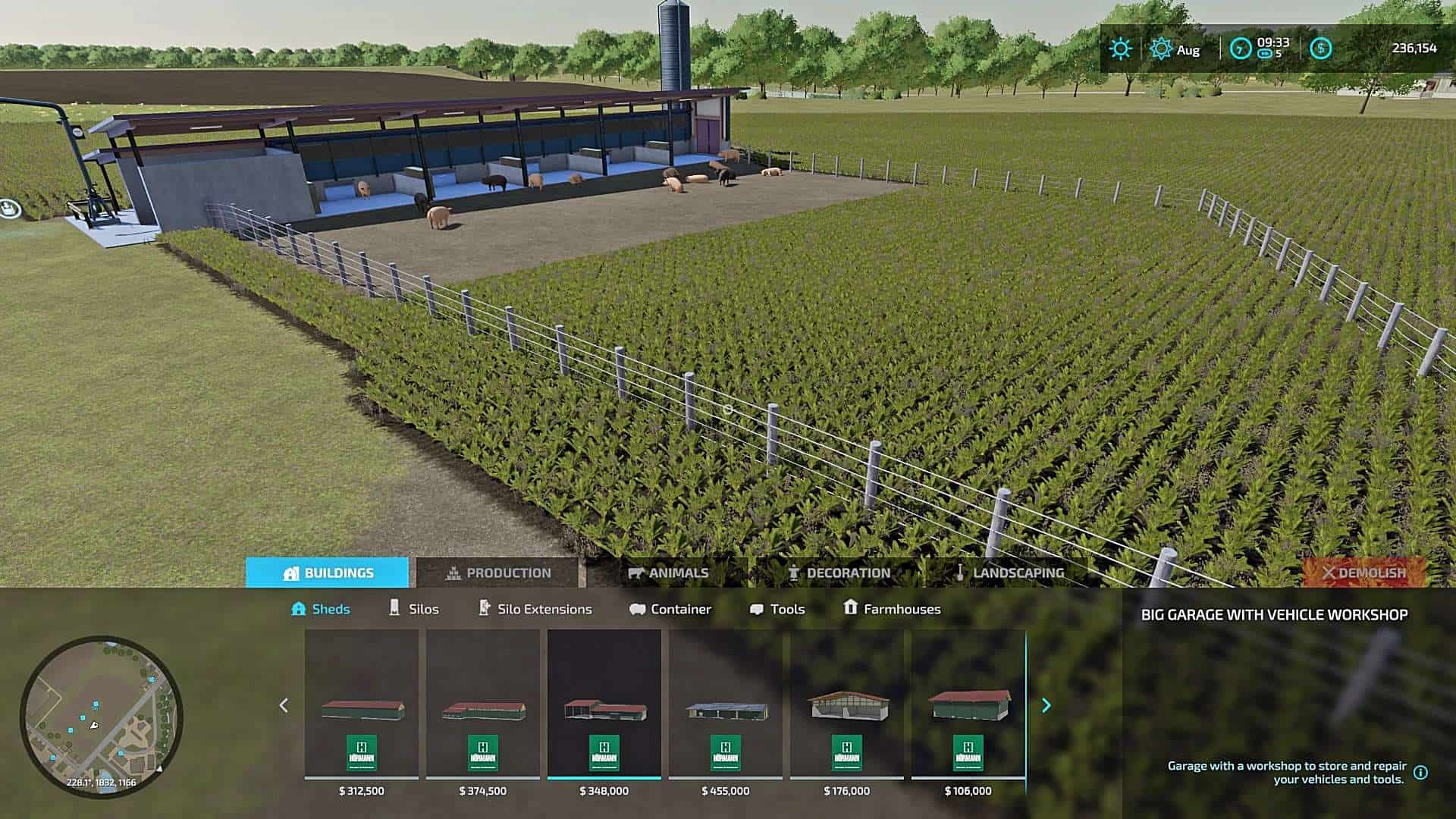This screenshot has width=1456, height=819.
Task: Activate the Demolish button
Action: 1363,573
